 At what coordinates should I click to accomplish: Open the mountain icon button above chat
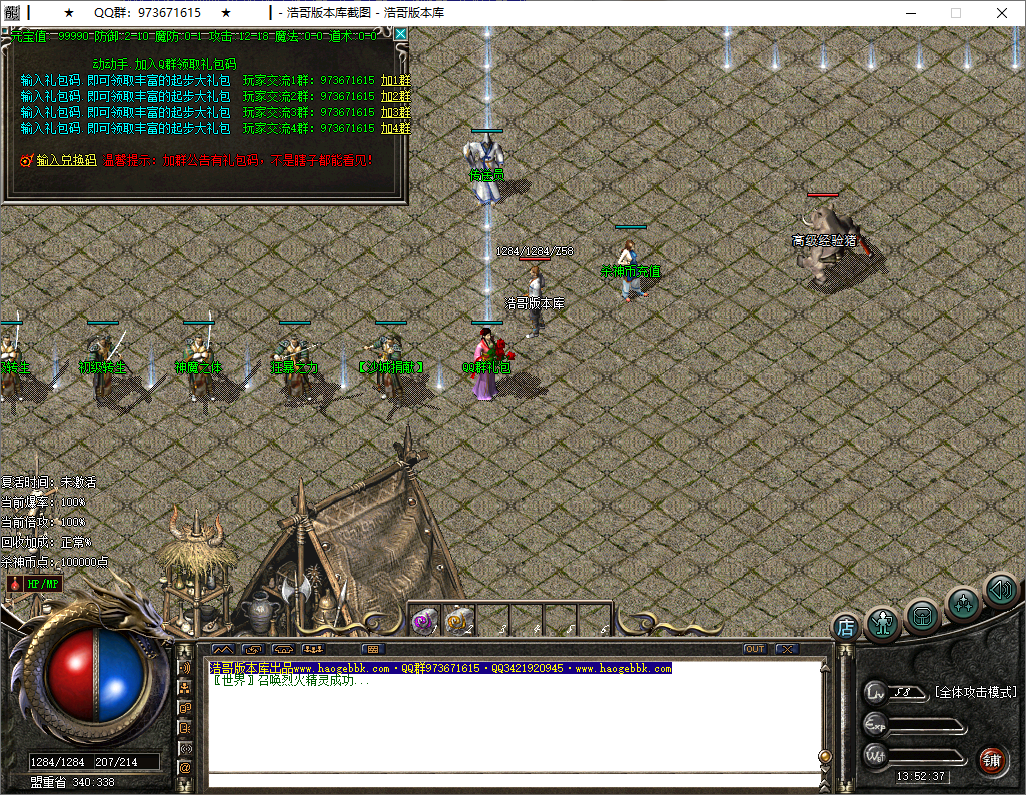(222, 649)
